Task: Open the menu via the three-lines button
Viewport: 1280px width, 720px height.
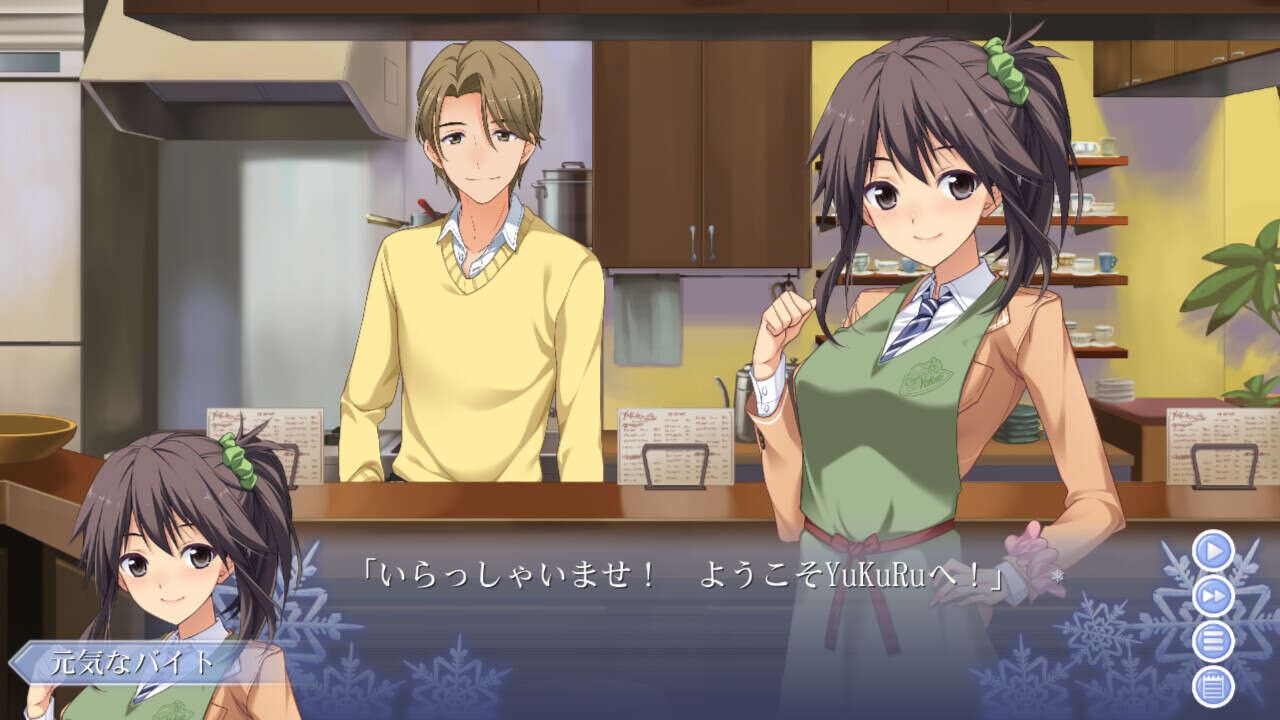Action: click(x=1213, y=641)
